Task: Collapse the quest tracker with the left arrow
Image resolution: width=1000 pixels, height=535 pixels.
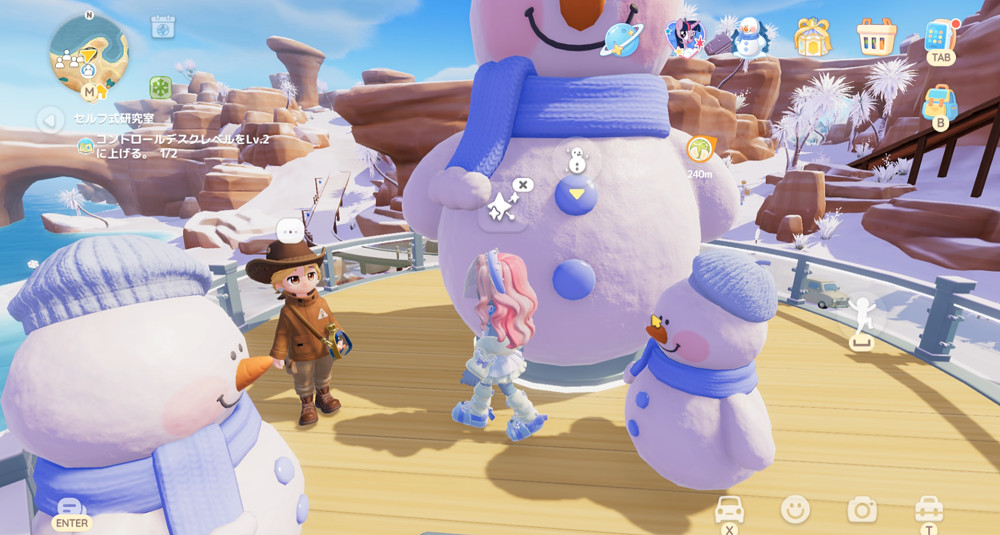Action: (x=50, y=120)
